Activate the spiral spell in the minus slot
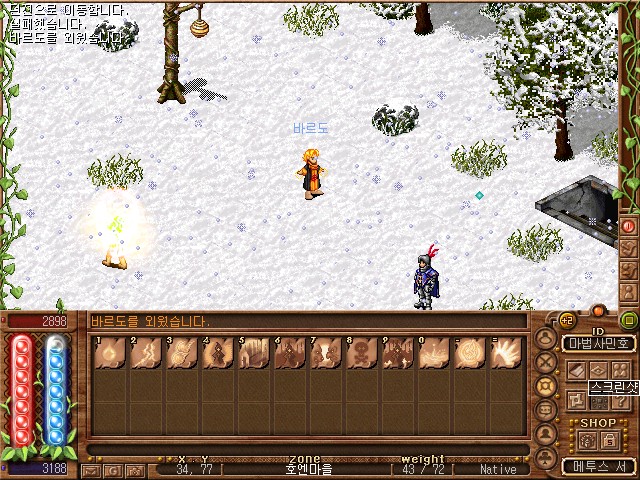Image resolution: width=640 pixels, height=480 pixels. click(x=469, y=352)
